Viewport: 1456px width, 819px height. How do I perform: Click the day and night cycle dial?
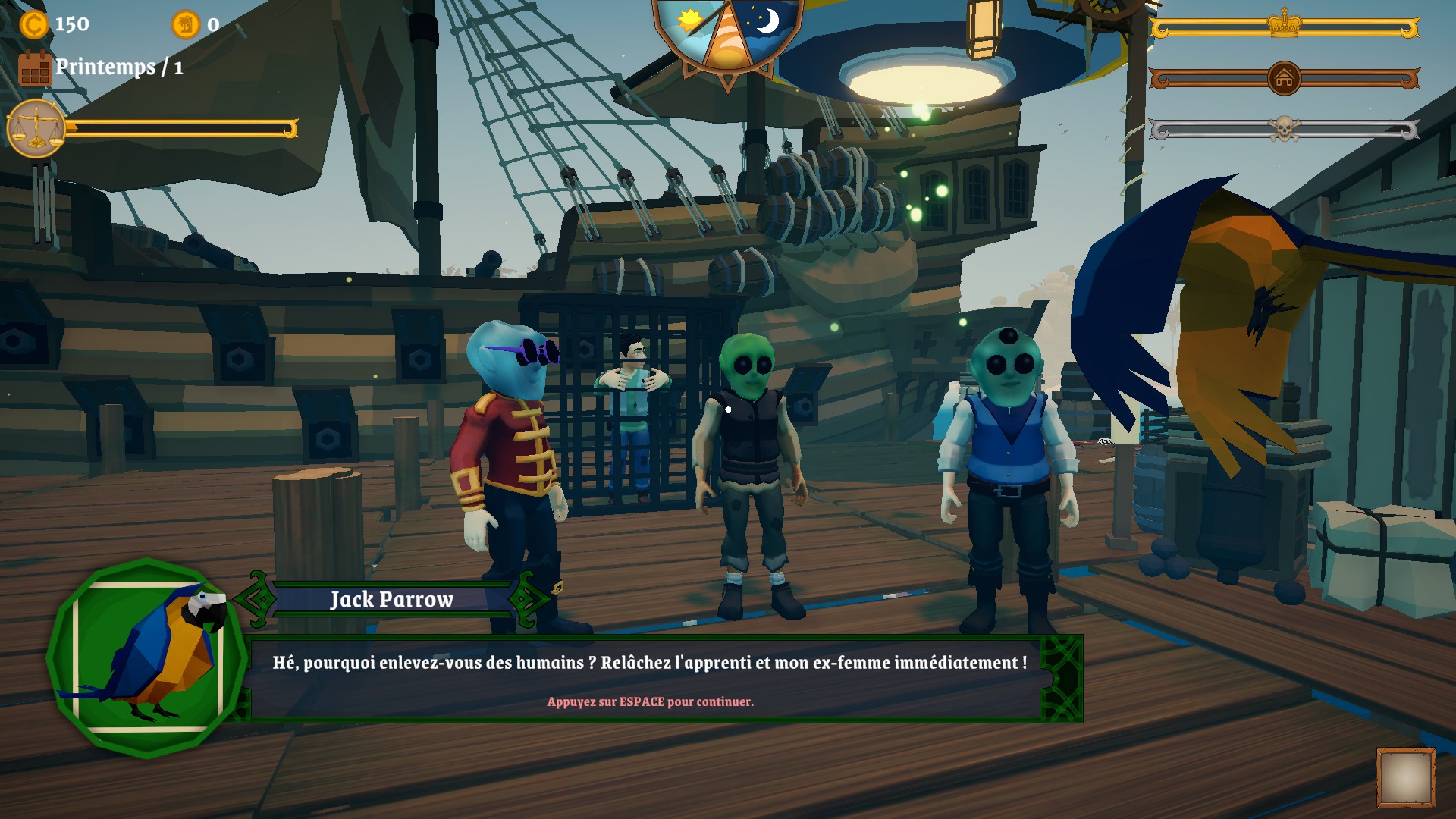(x=727, y=38)
